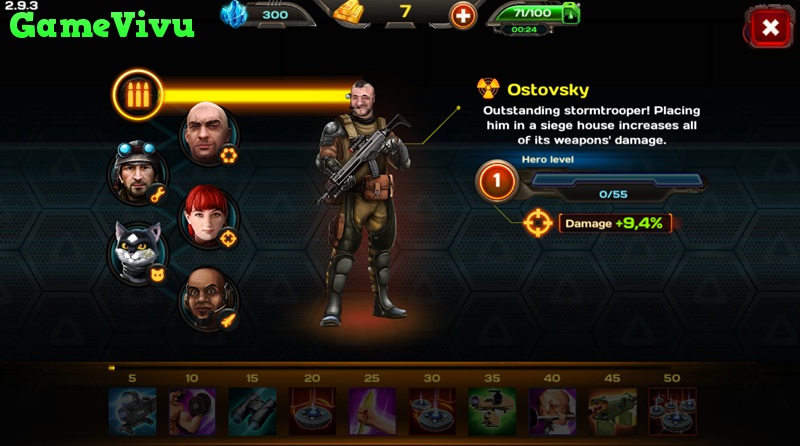The width and height of the screenshot is (800, 446).
Task: View the level 45 gun turret reward
Action: [612, 411]
